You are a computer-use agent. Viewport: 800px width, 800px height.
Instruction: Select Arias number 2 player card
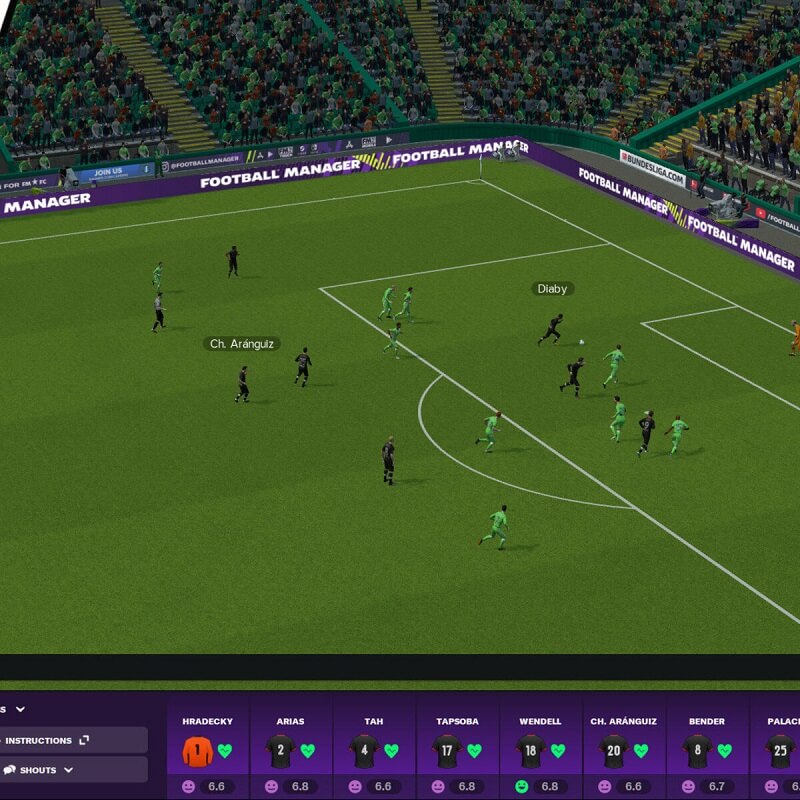click(291, 748)
